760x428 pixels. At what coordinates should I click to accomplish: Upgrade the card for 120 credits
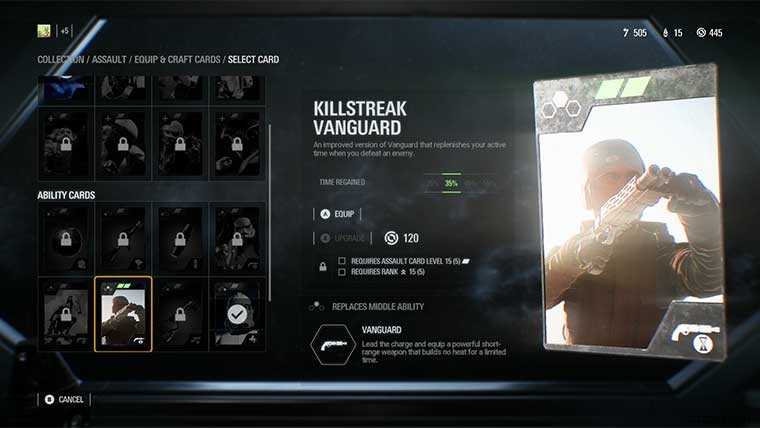(x=345, y=238)
